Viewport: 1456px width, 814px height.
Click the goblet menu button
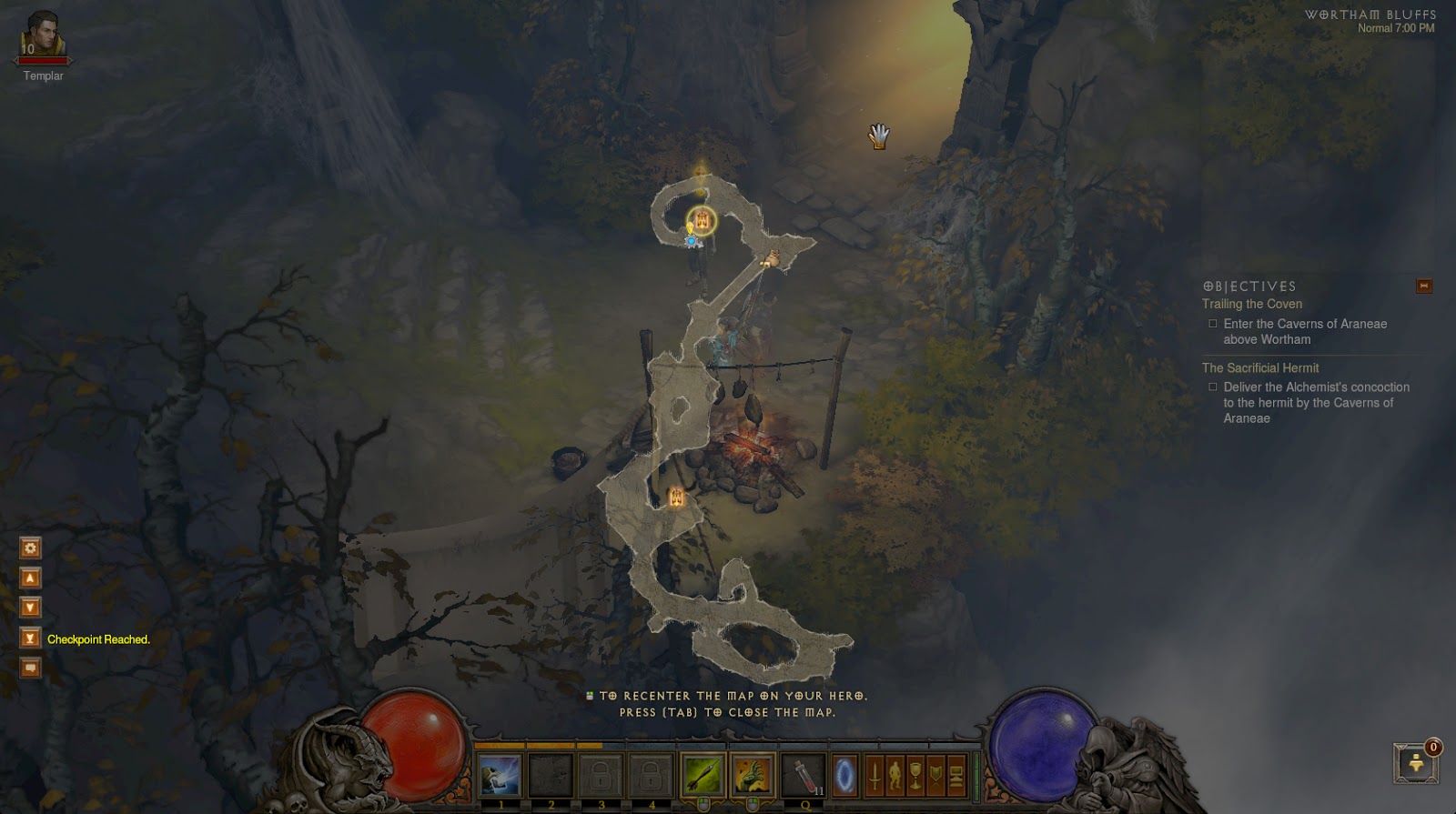[x=915, y=776]
